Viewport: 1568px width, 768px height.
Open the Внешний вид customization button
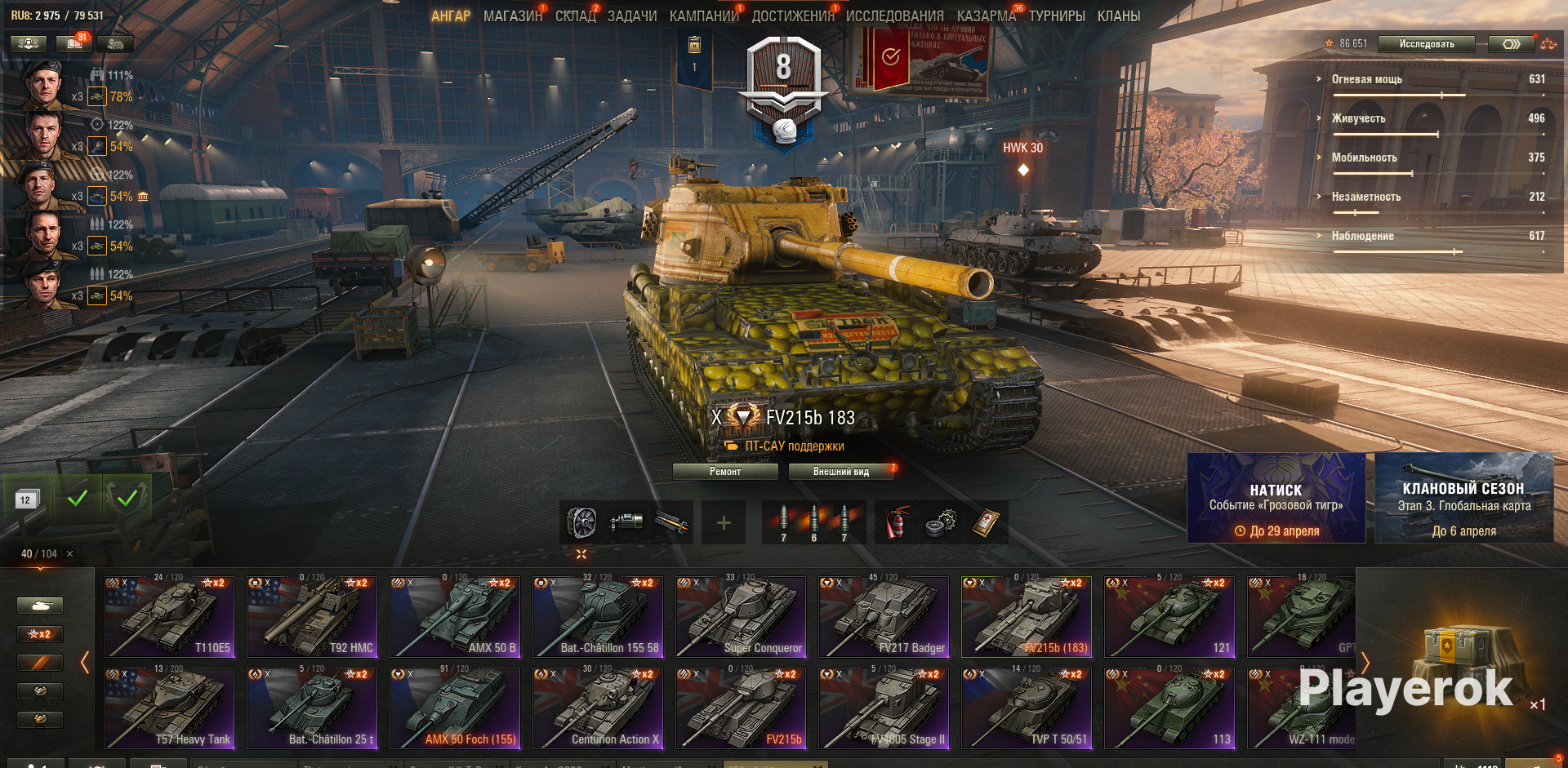(x=840, y=472)
